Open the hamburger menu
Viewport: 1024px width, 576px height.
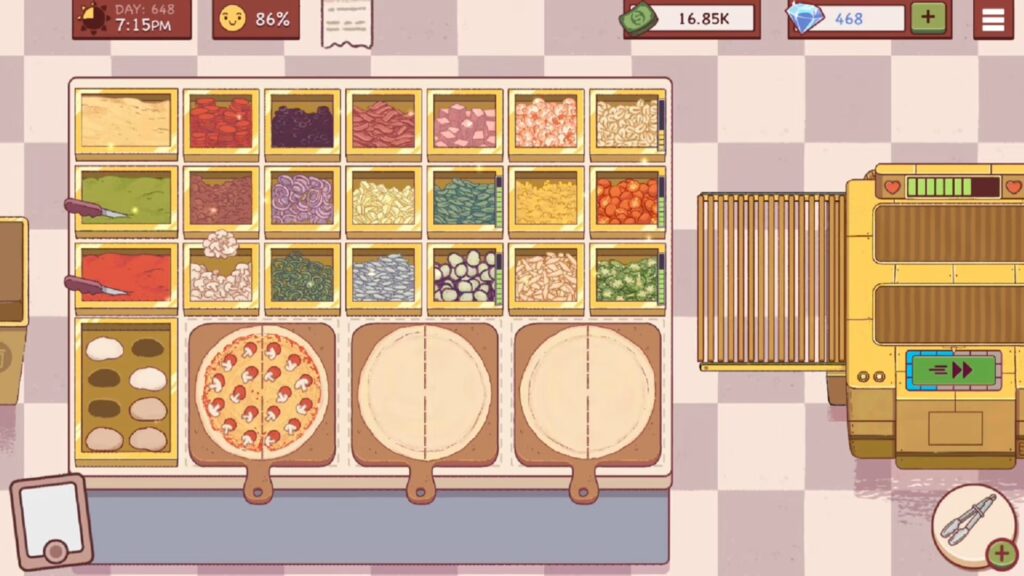pos(992,19)
